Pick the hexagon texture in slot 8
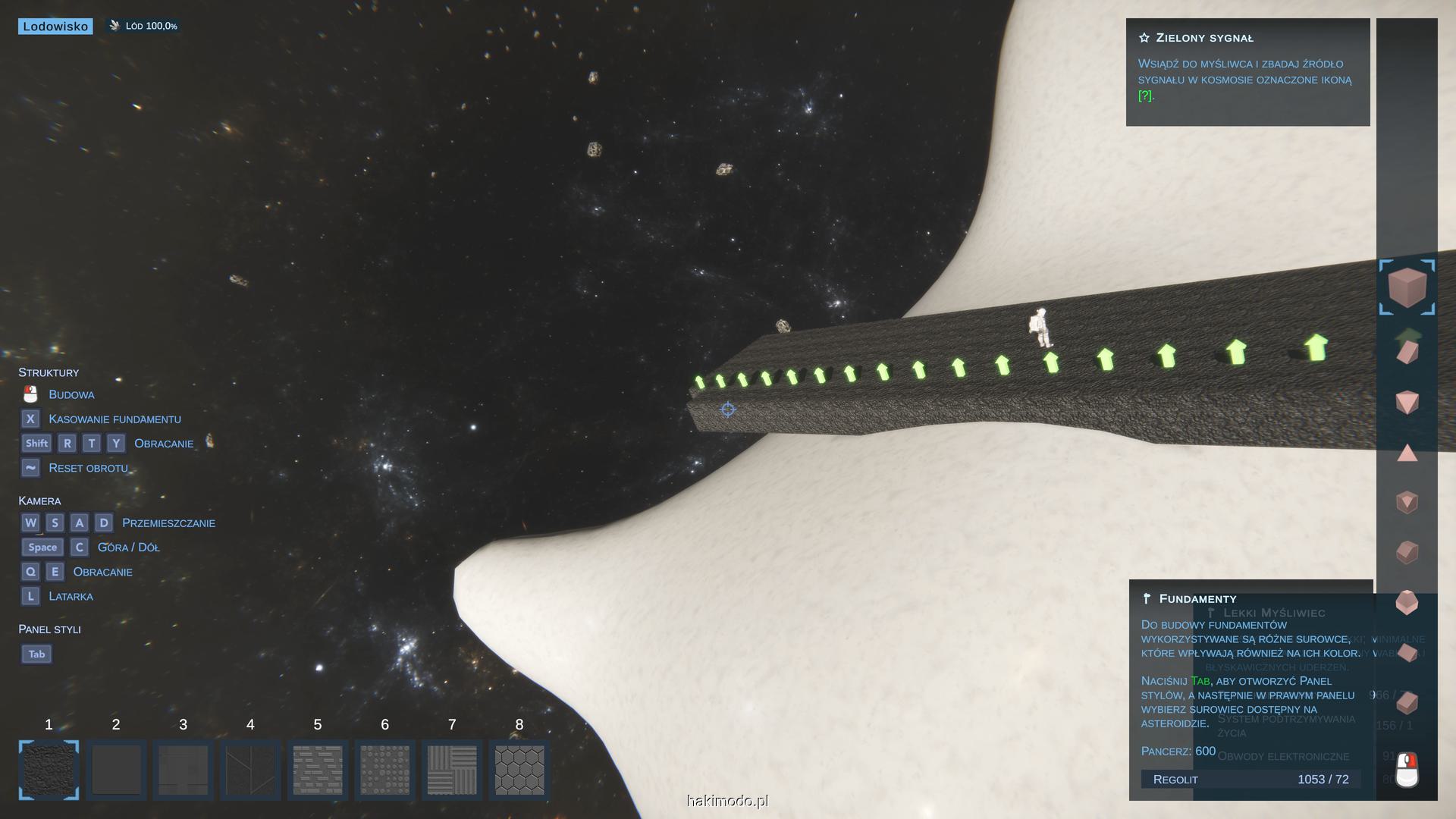The height and width of the screenshot is (819, 1456). point(519,770)
